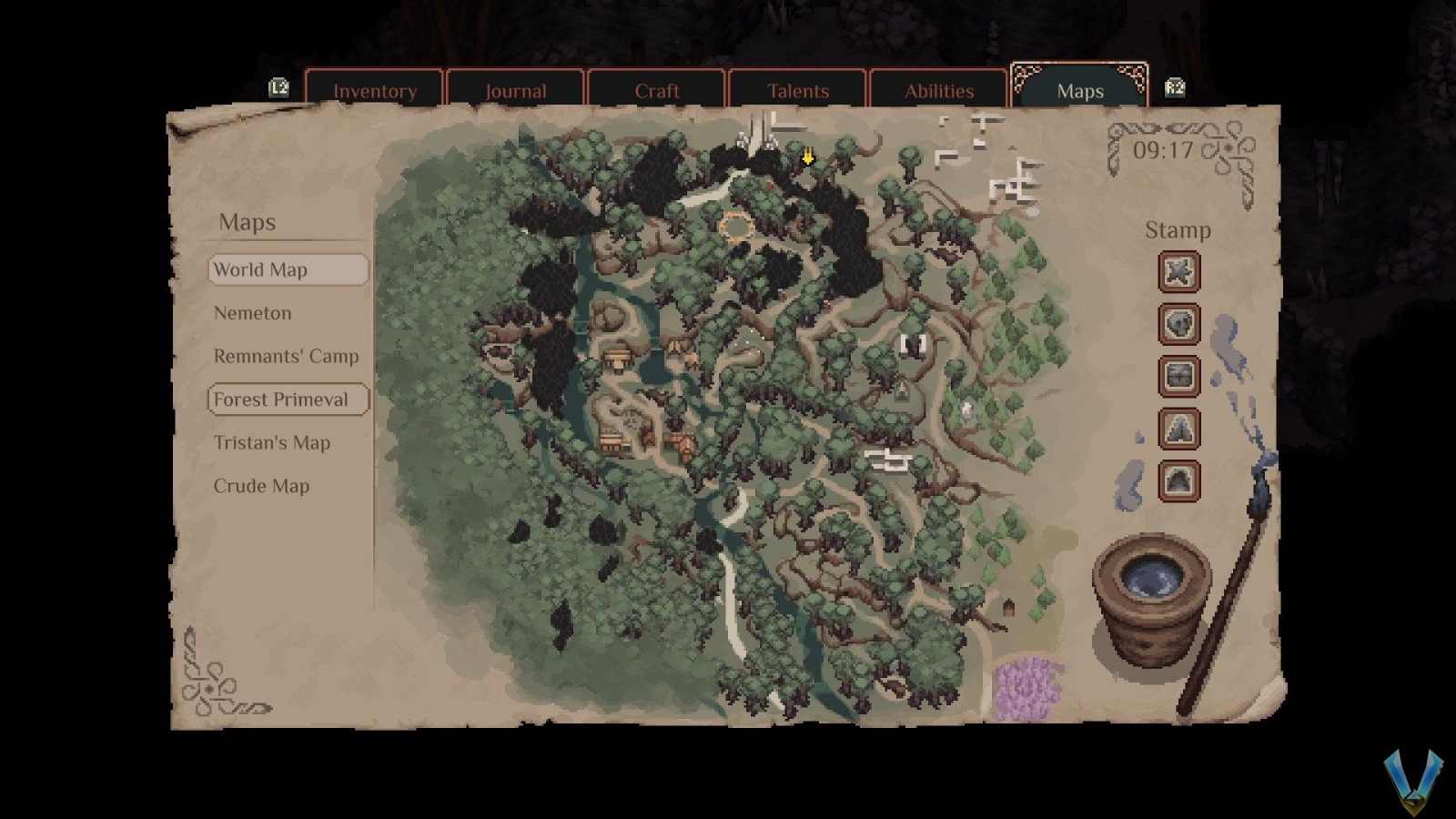Open the Remnants' Camp map

point(286,356)
